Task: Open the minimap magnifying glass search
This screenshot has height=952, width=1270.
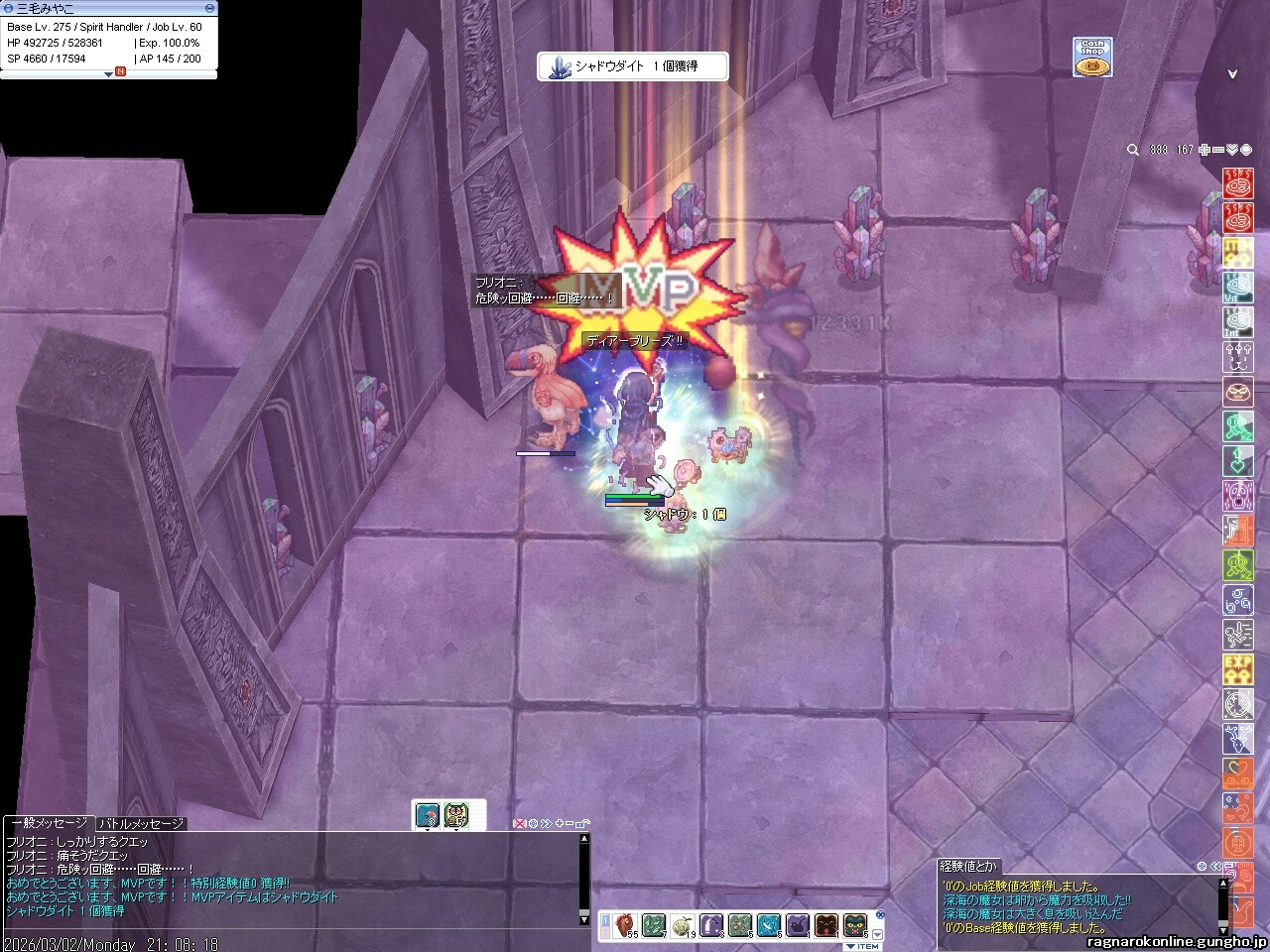Action: click(1132, 150)
